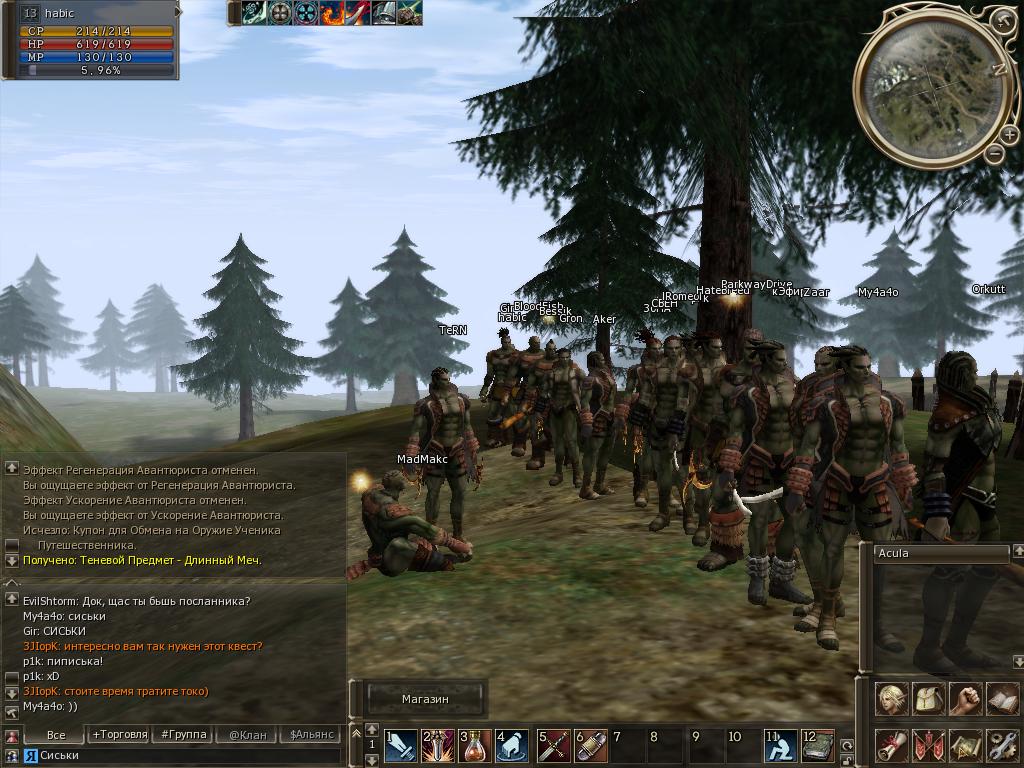This screenshot has width=1024, height=768.
Task: Open the Магазин shop button
Action: coord(425,699)
